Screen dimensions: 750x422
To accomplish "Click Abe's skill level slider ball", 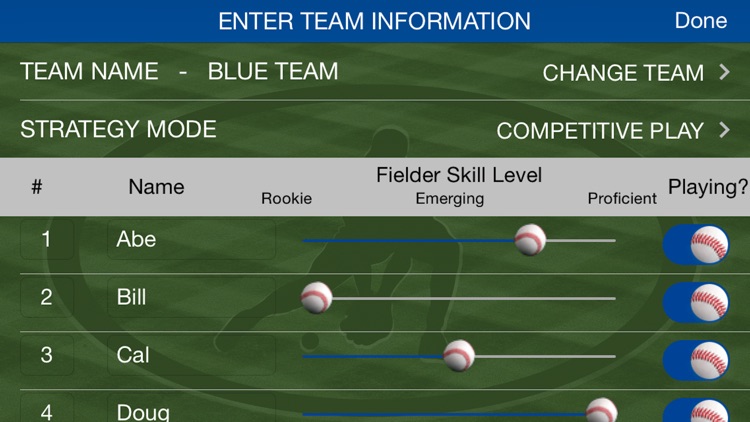I will click(x=530, y=240).
